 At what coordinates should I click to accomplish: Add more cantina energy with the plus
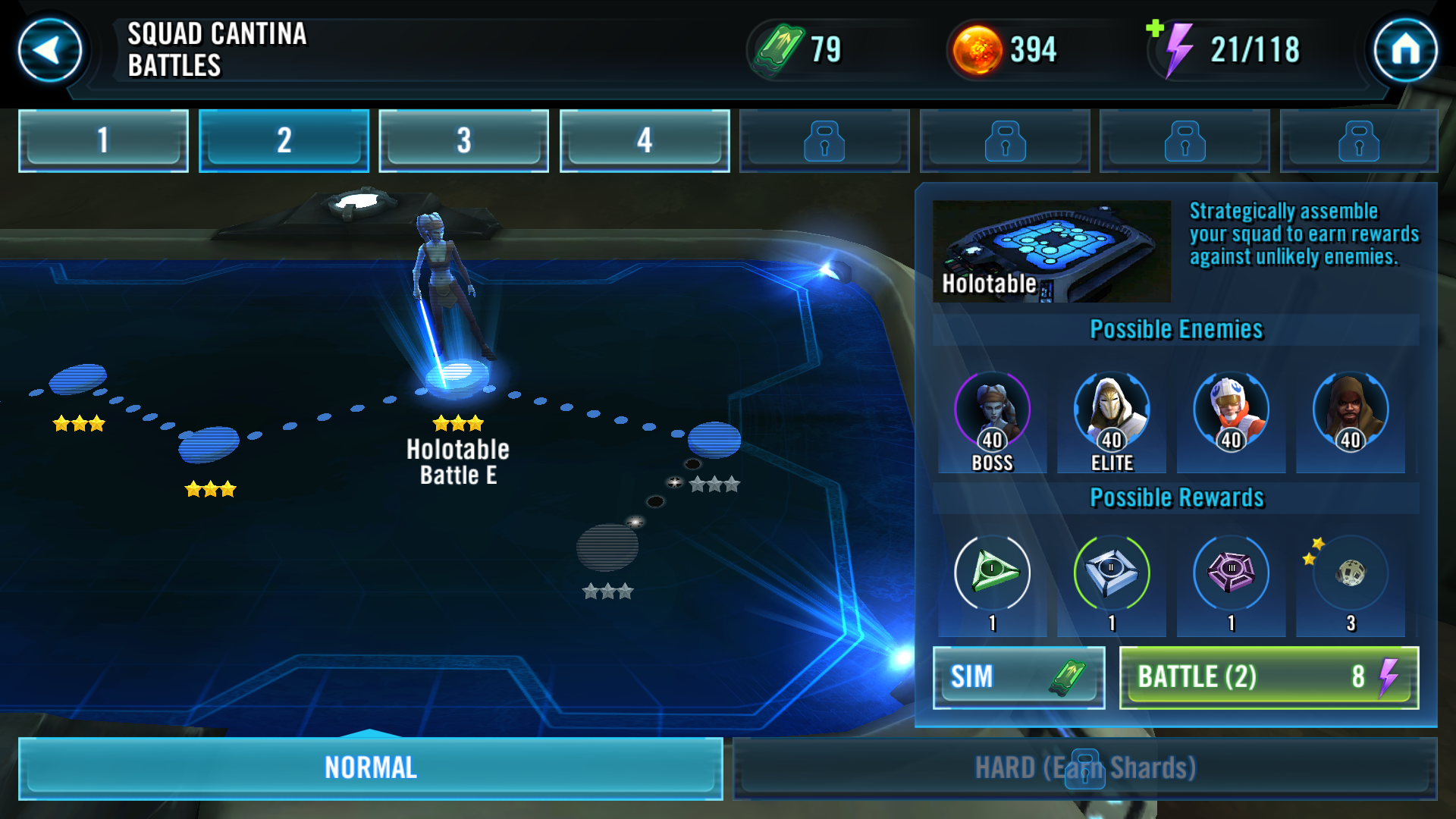(1155, 29)
